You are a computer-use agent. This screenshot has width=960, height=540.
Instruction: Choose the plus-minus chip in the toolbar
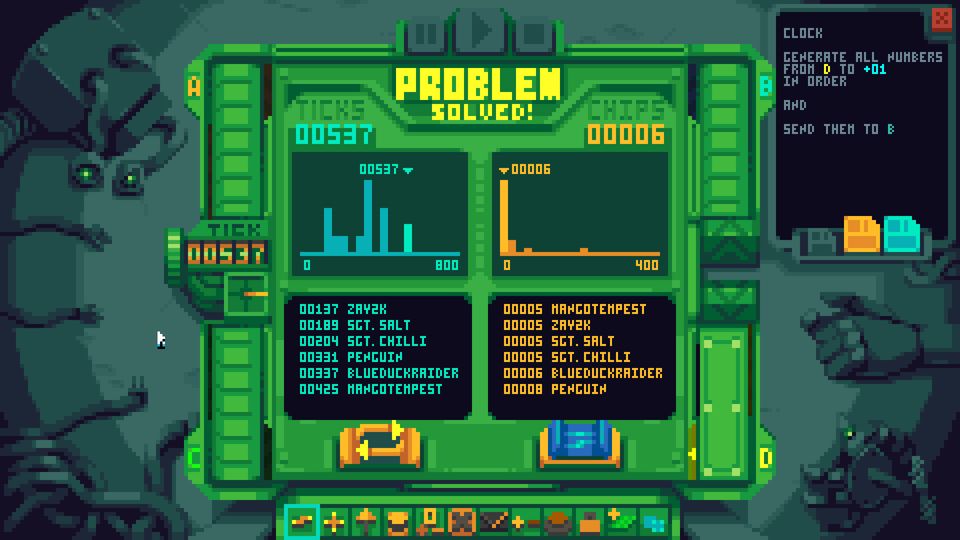(x=524, y=521)
